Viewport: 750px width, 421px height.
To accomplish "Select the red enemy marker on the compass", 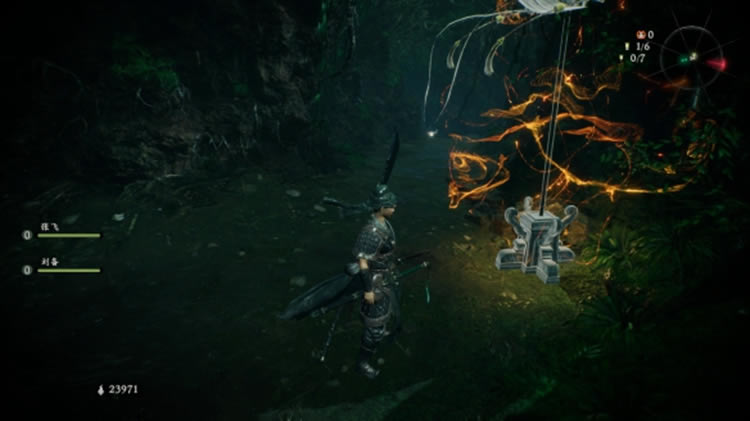I will click(717, 63).
